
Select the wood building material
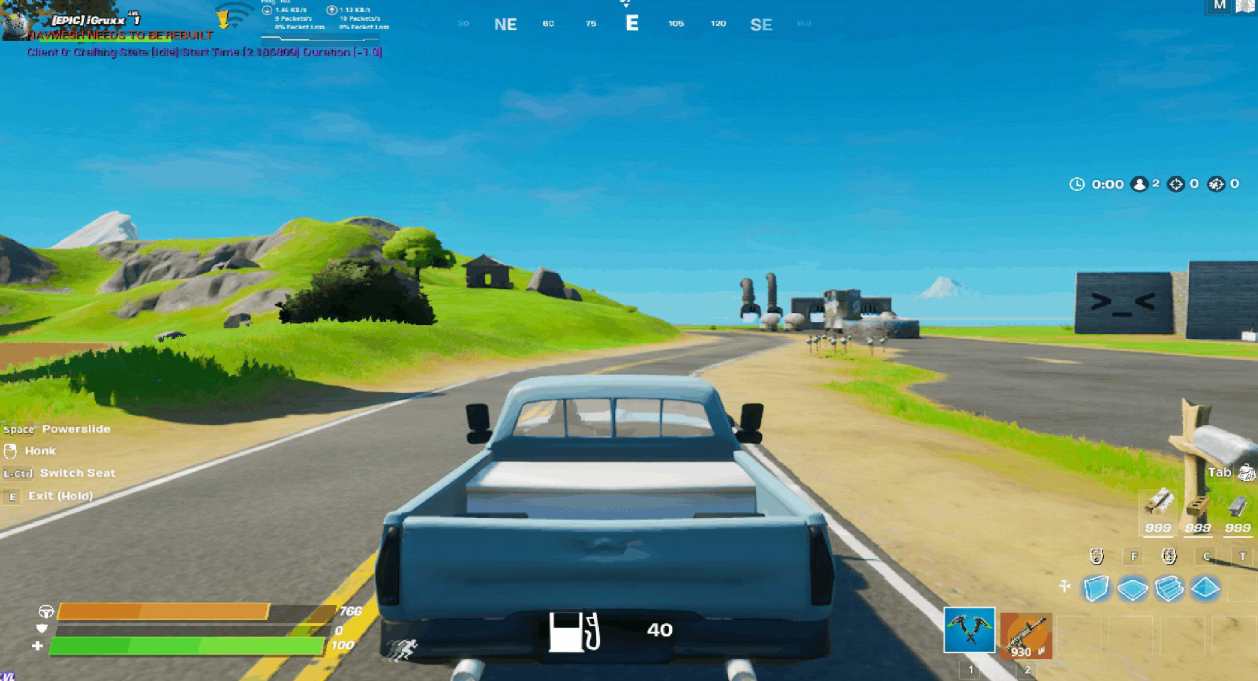(x=1158, y=502)
